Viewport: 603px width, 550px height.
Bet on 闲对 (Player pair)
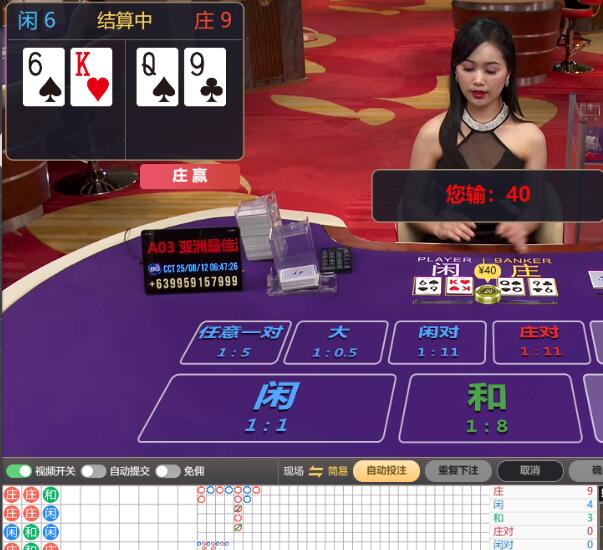coord(437,341)
